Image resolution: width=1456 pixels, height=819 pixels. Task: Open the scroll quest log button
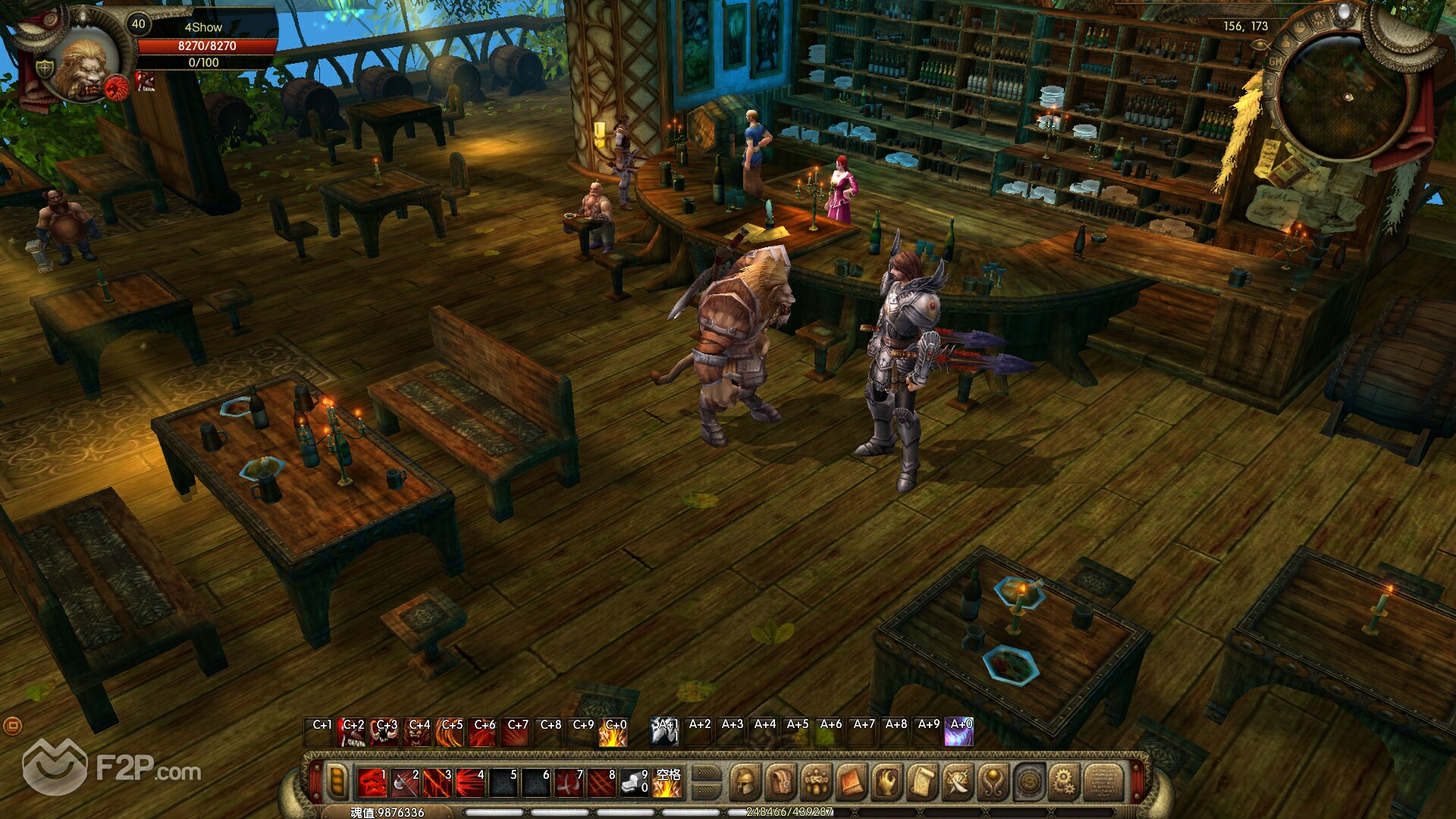coord(922,781)
